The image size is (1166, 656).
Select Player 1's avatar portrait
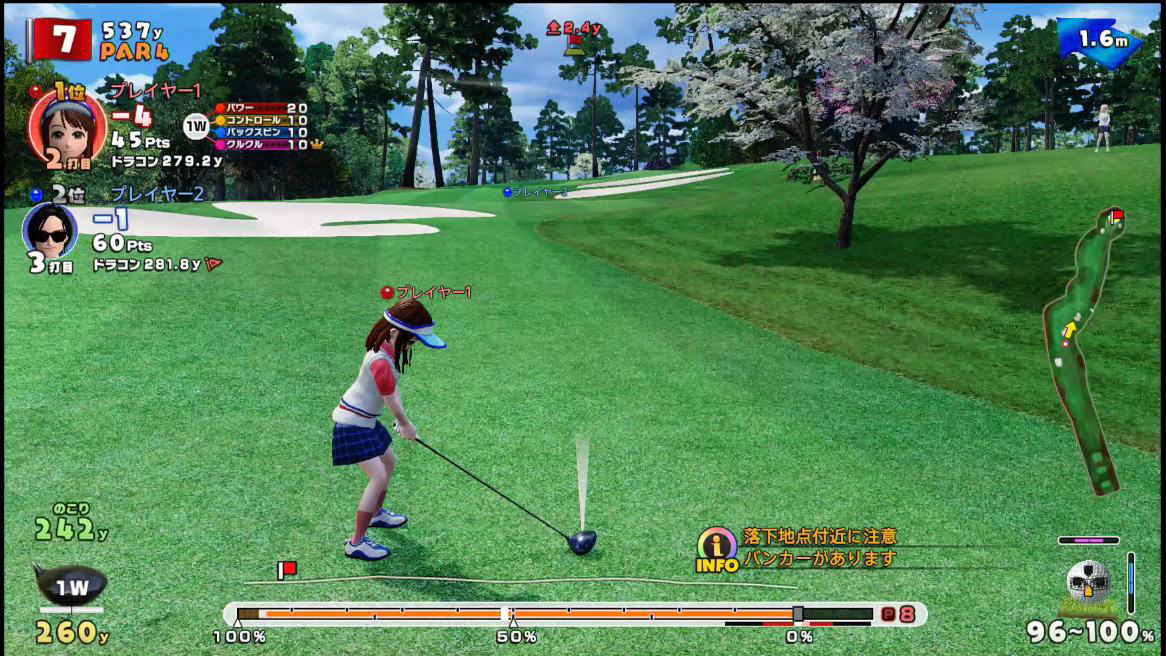point(67,127)
